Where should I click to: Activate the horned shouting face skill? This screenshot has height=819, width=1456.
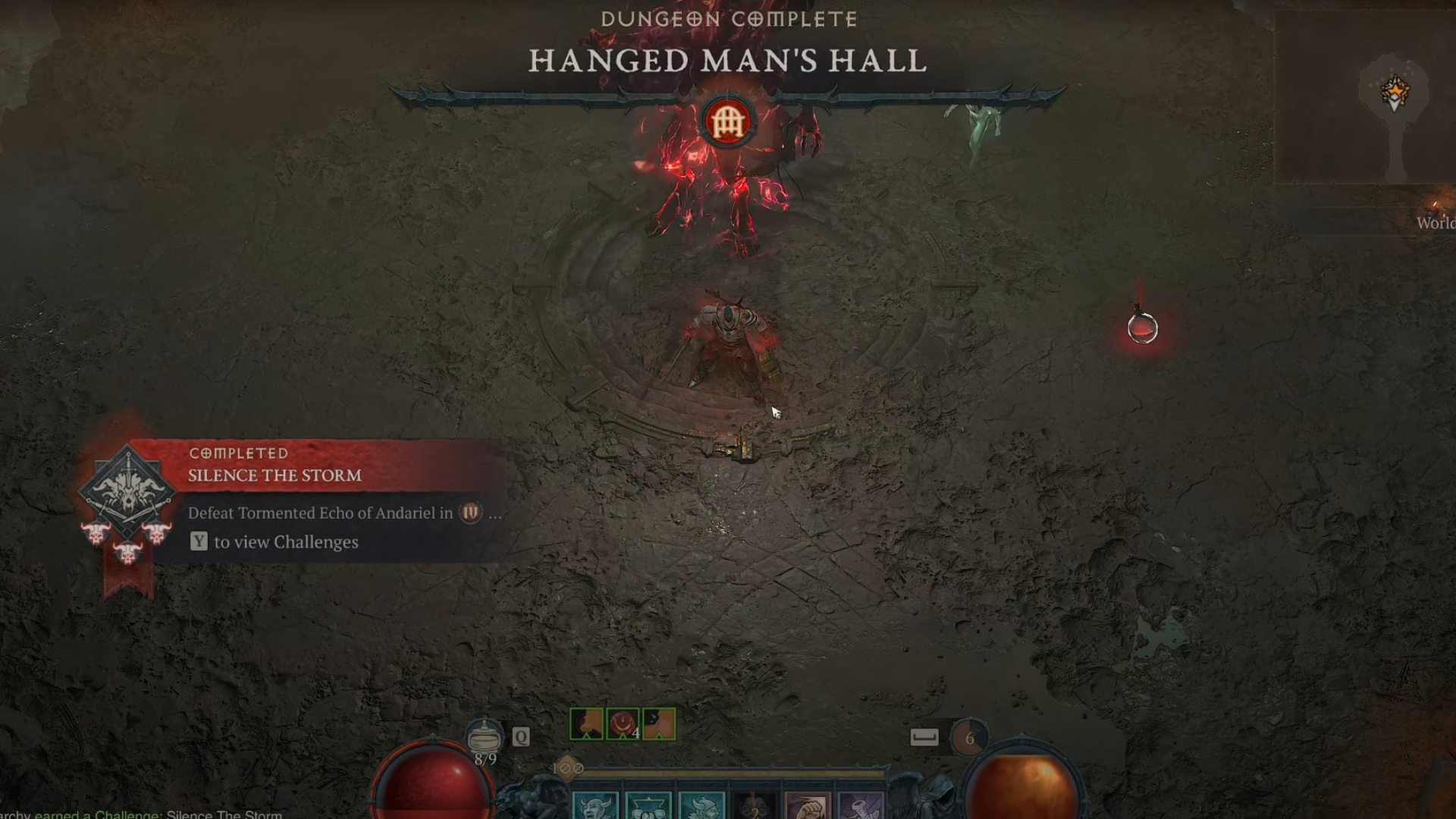coord(595,805)
